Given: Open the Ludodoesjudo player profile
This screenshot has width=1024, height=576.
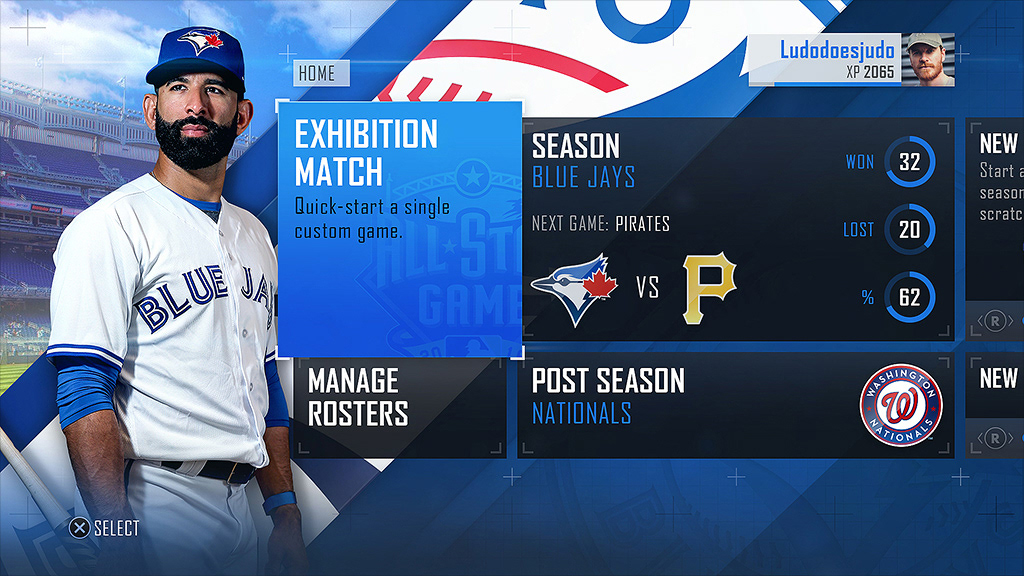Looking at the screenshot, I should tap(851, 60).
